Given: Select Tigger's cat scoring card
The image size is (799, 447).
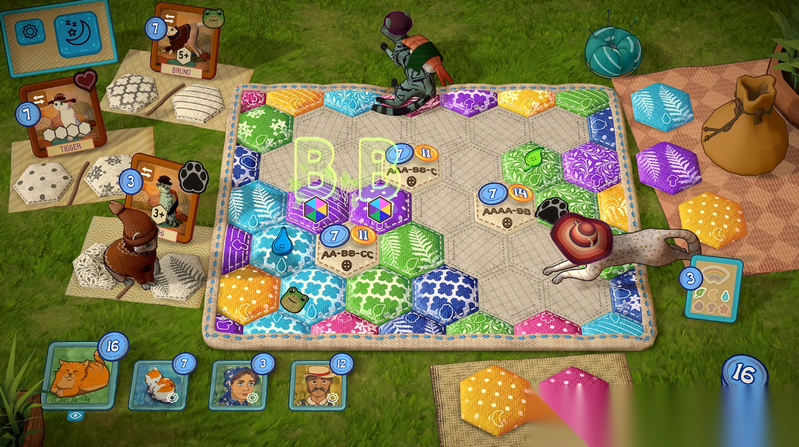Looking at the screenshot, I should [61, 115].
